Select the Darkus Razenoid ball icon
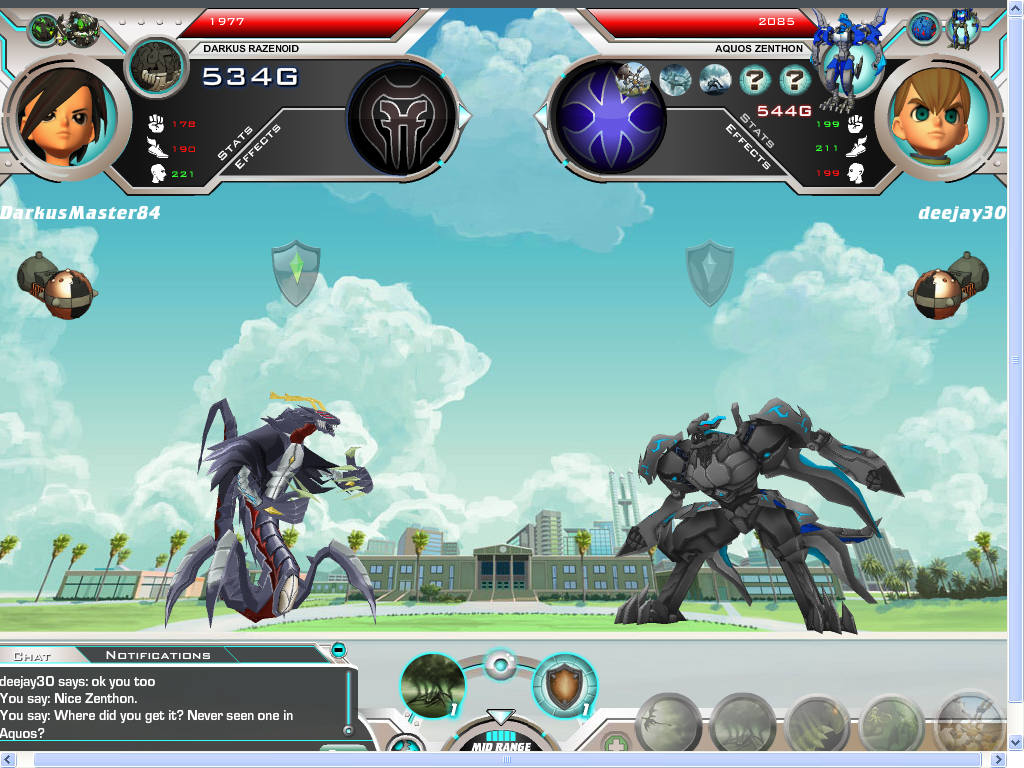The image size is (1024, 768). 157,68
